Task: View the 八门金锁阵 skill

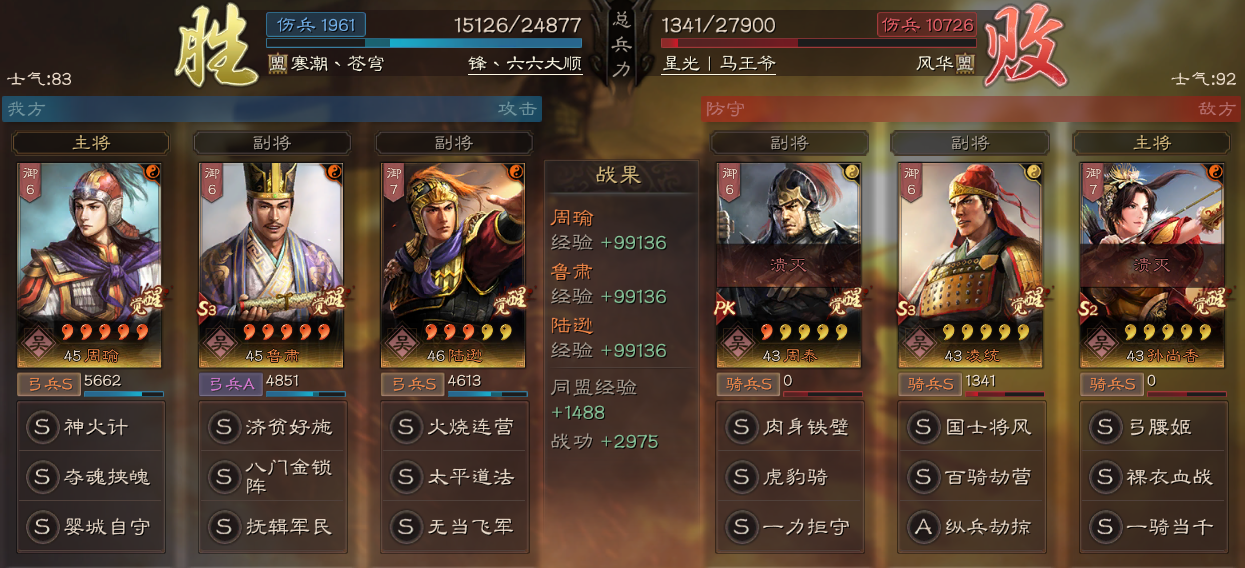Action: (x=272, y=477)
